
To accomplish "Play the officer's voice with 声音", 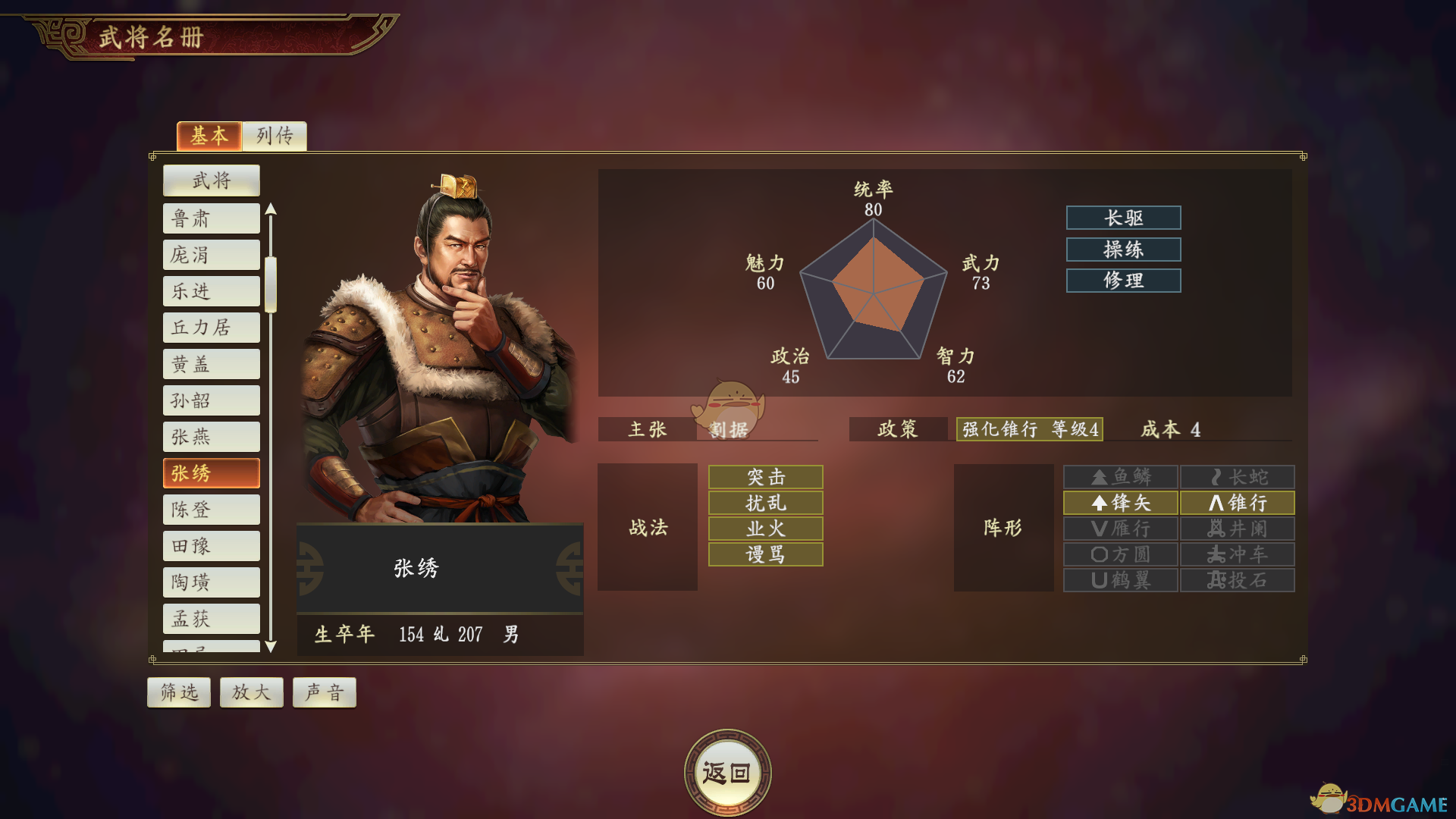I will [x=324, y=691].
